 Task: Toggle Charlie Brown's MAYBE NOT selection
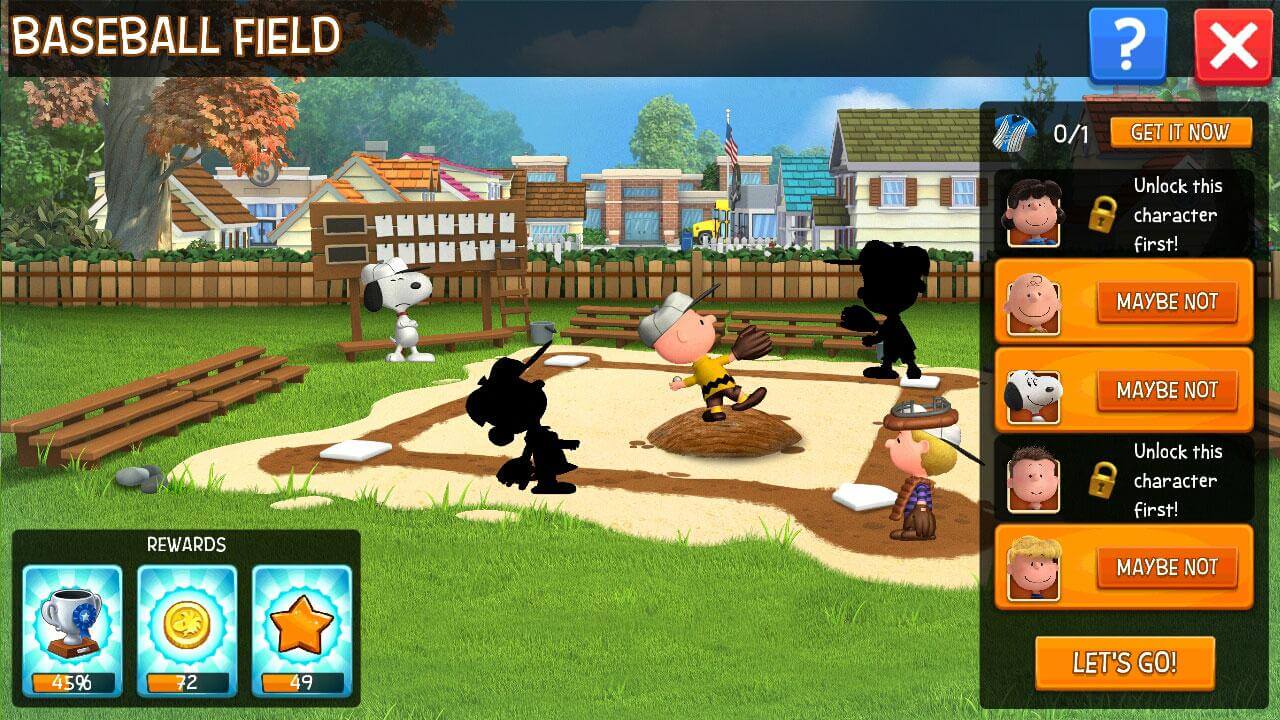tap(1165, 301)
